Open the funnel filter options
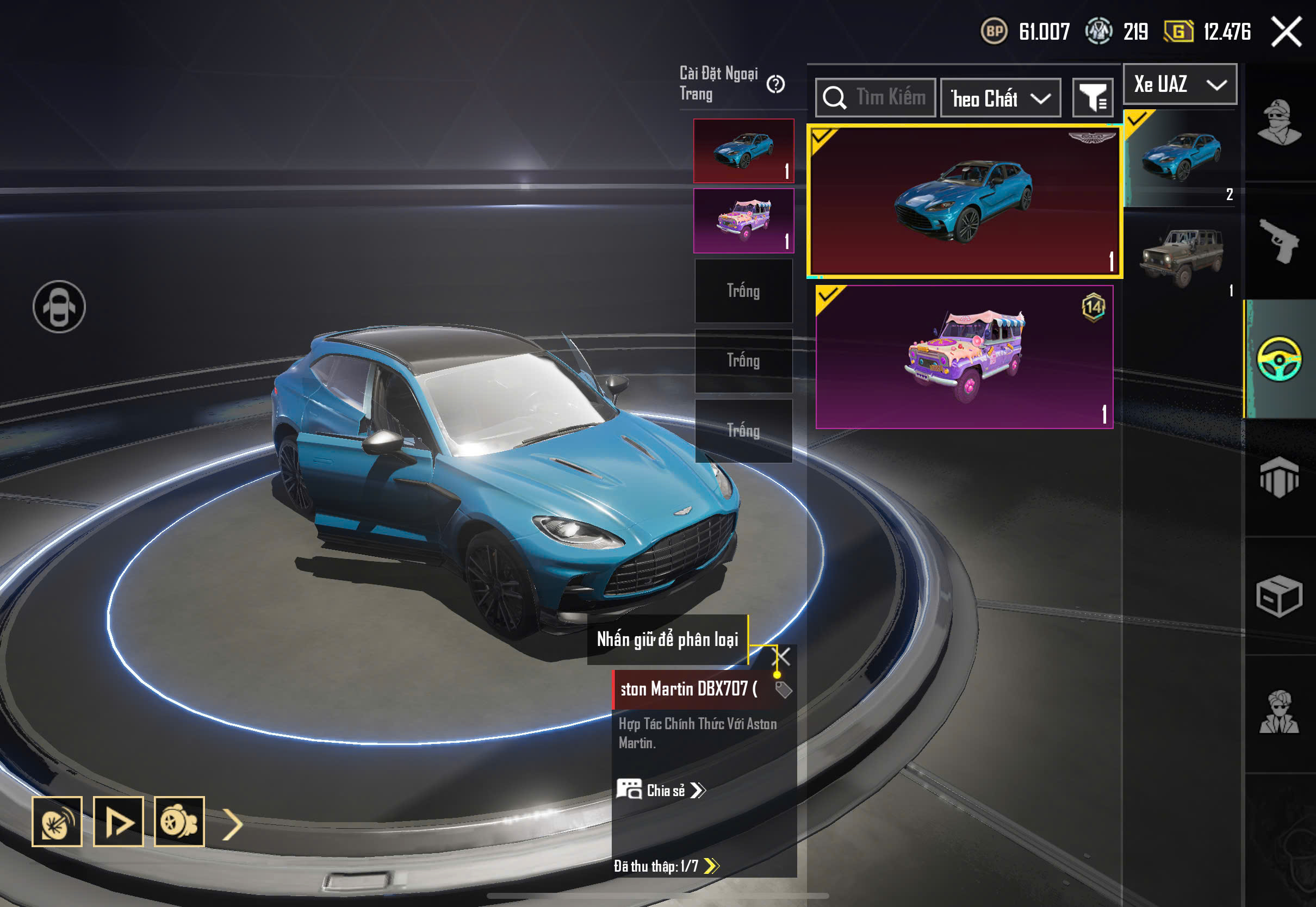Image resolution: width=1316 pixels, height=907 pixels. (1091, 98)
